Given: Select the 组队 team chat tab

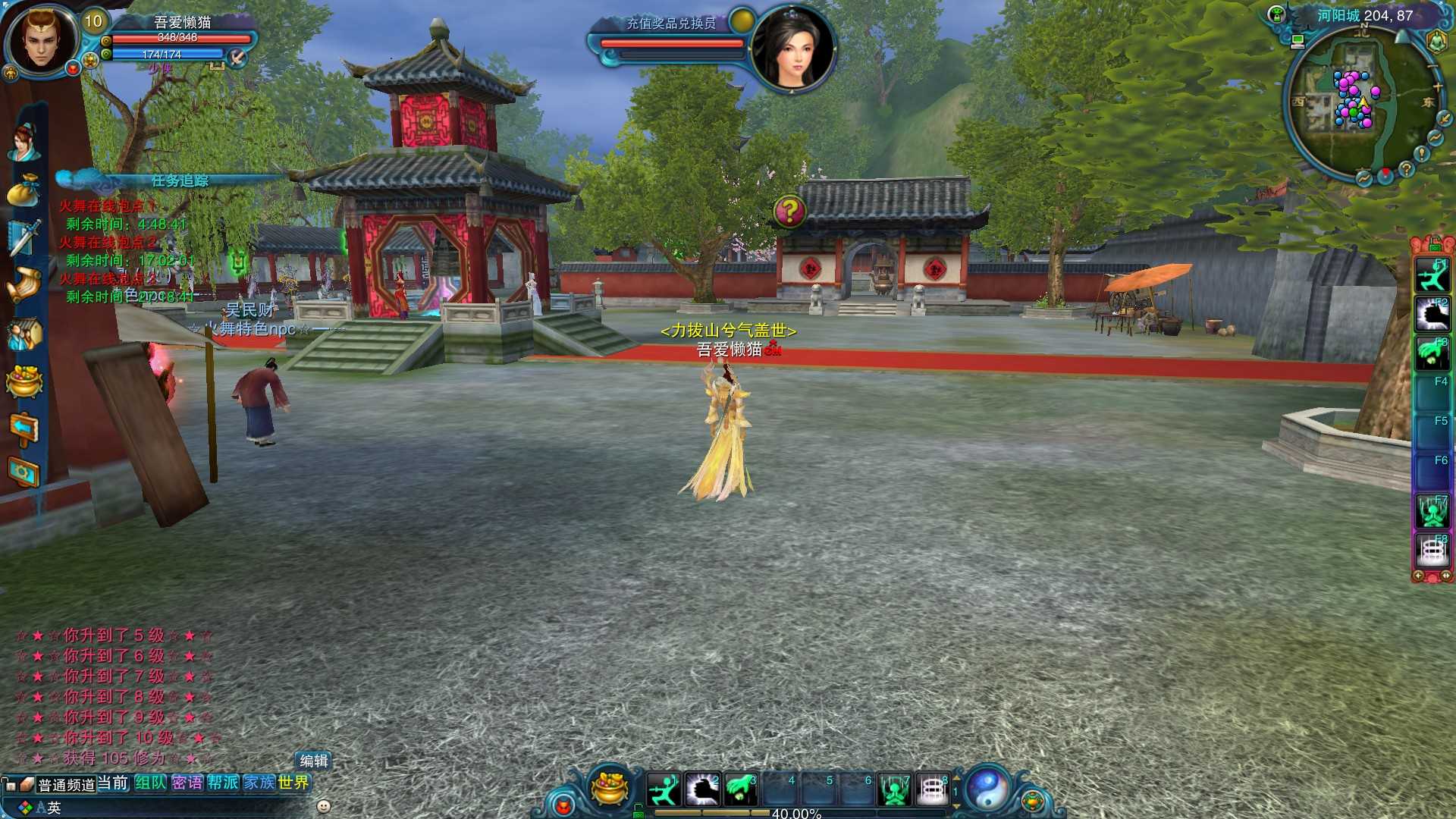Looking at the screenshot, I should [150, 783].
